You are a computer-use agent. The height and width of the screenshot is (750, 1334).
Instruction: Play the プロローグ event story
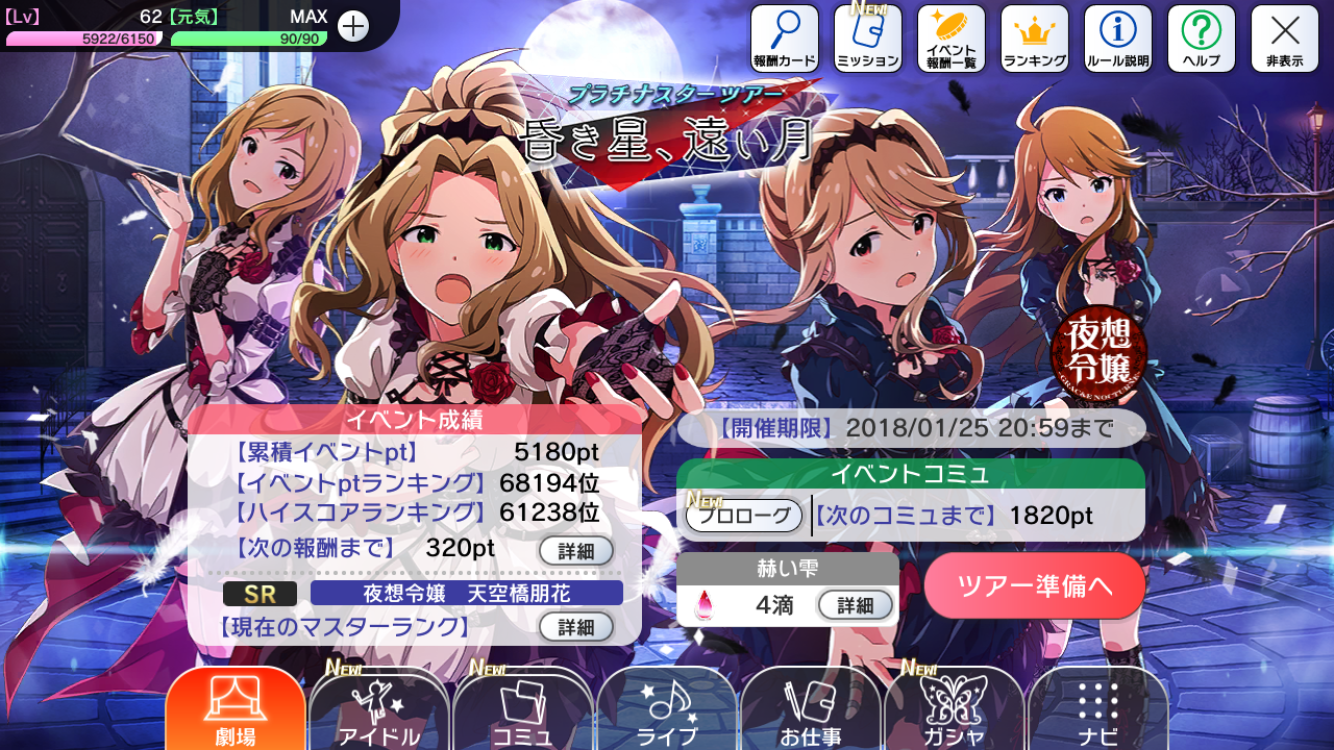744,516
